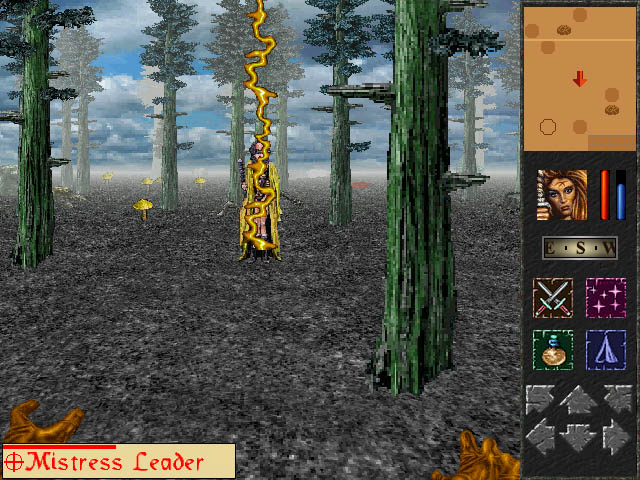Image resolution: width=640 pixels, height=480 pixels.
Task: Click the blue tent camp icon
Action: click(605, 350)
